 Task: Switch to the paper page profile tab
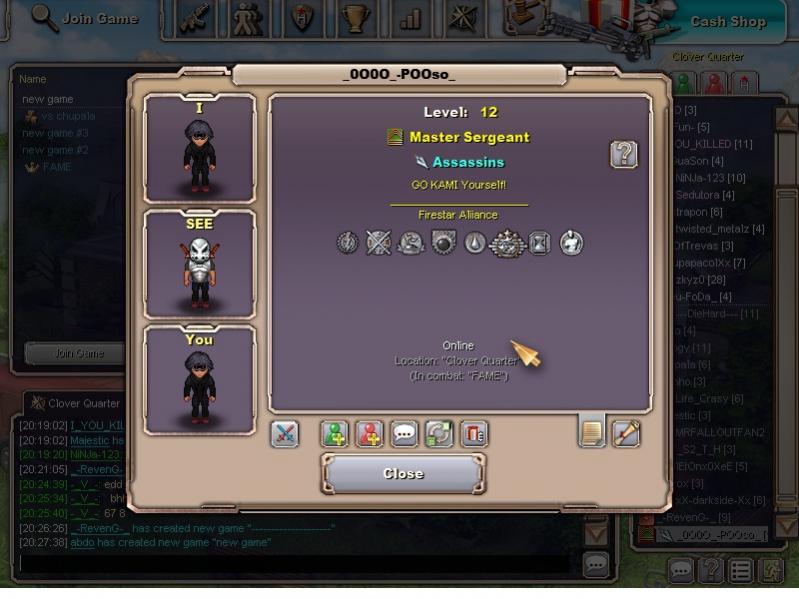point(592,432)
